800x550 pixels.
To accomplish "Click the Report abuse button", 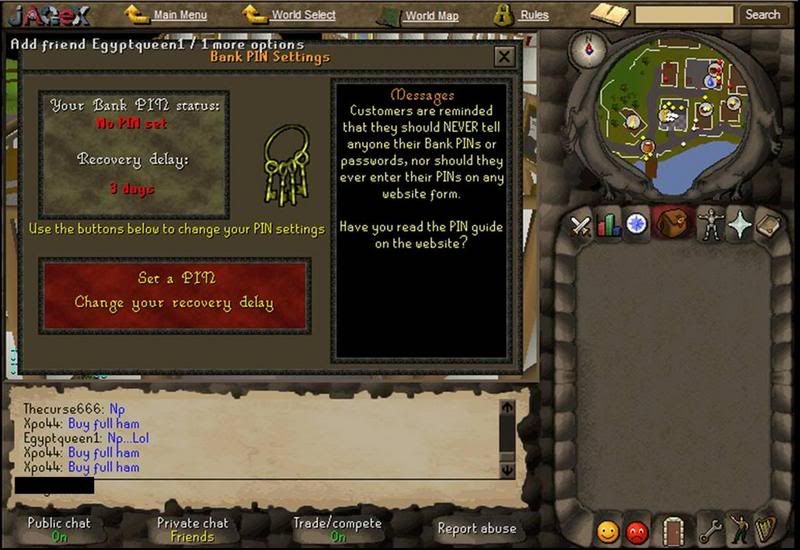I will tap(477, 528).
